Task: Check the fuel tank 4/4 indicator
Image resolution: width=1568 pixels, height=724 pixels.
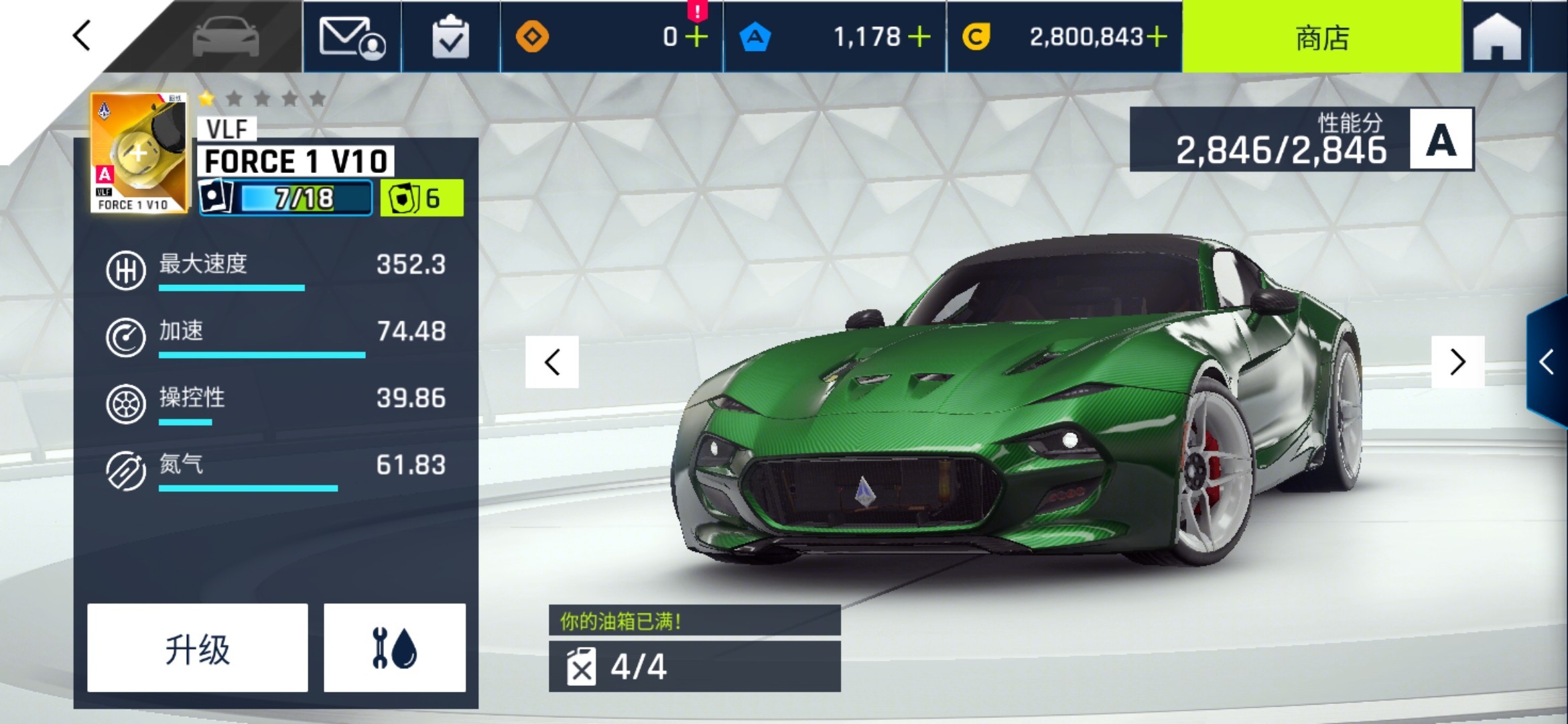Action: [x=694, y=666]
